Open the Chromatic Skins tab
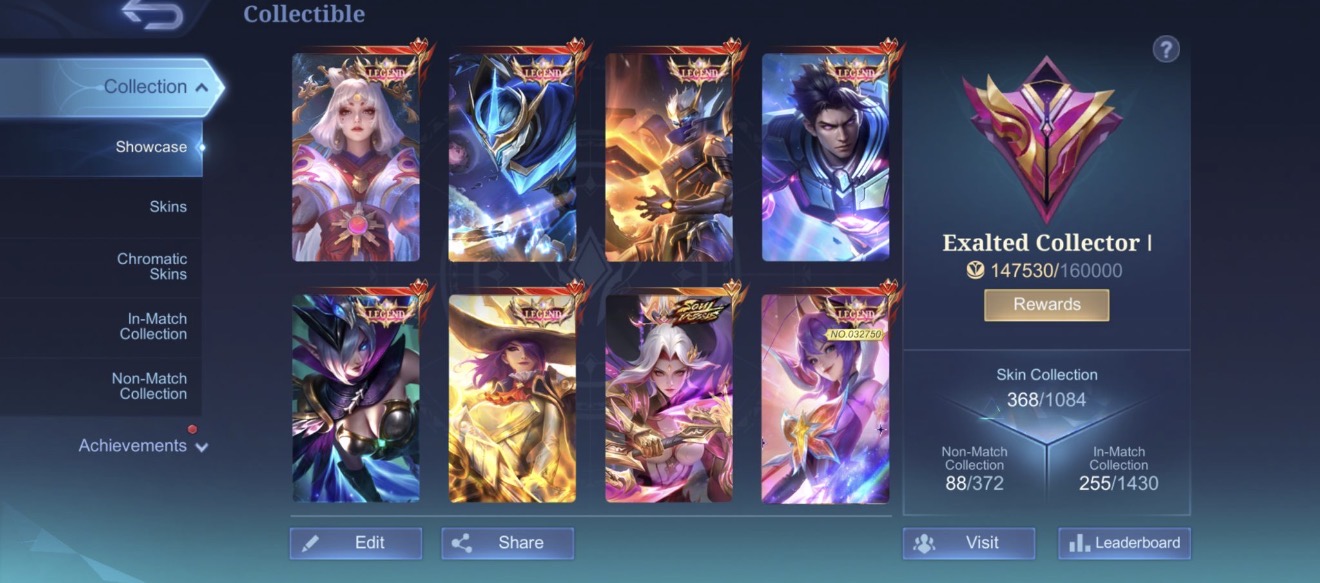 point(152,266)
